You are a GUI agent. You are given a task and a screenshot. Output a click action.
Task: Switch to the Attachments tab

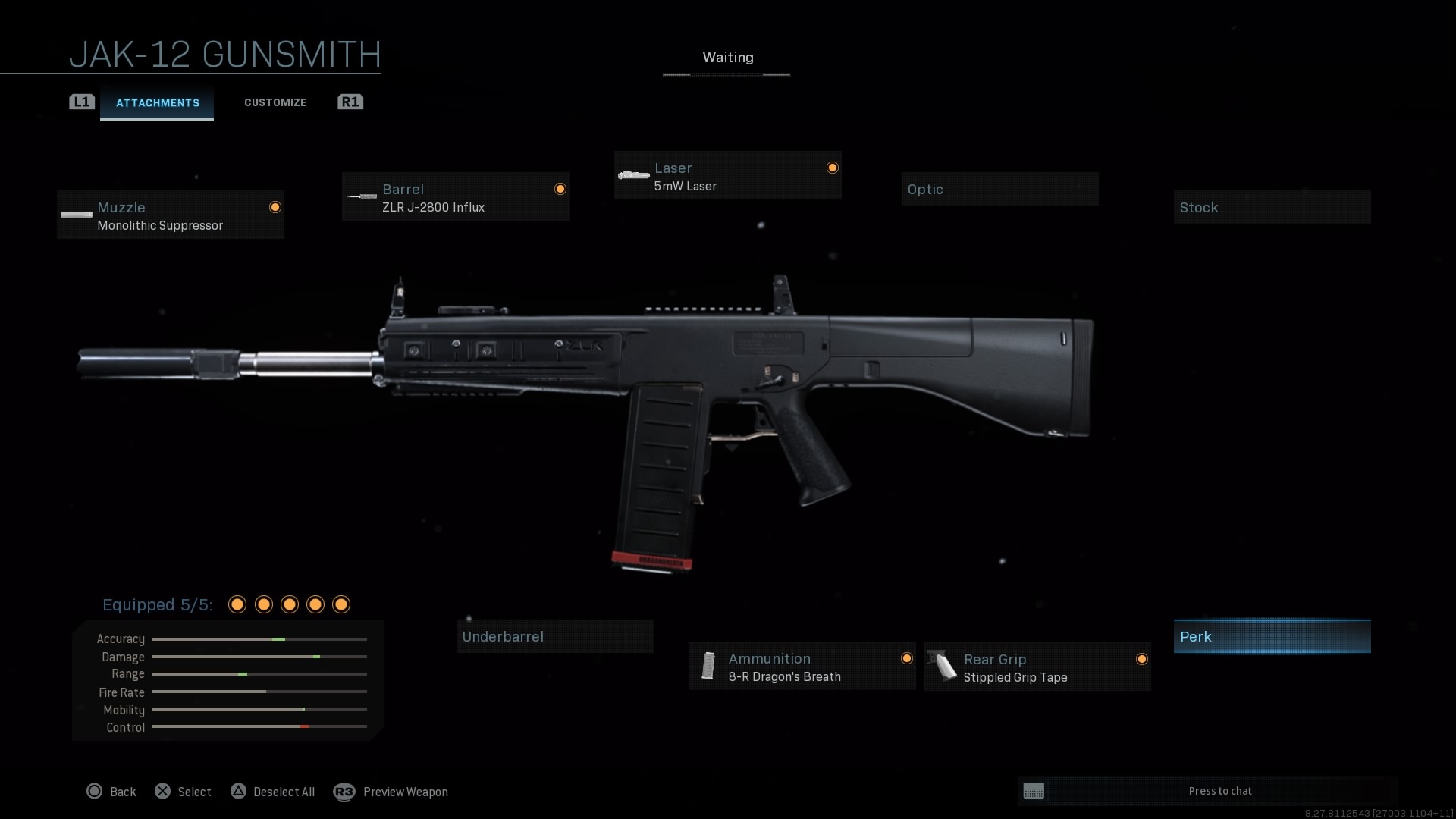tap(157, 103)
